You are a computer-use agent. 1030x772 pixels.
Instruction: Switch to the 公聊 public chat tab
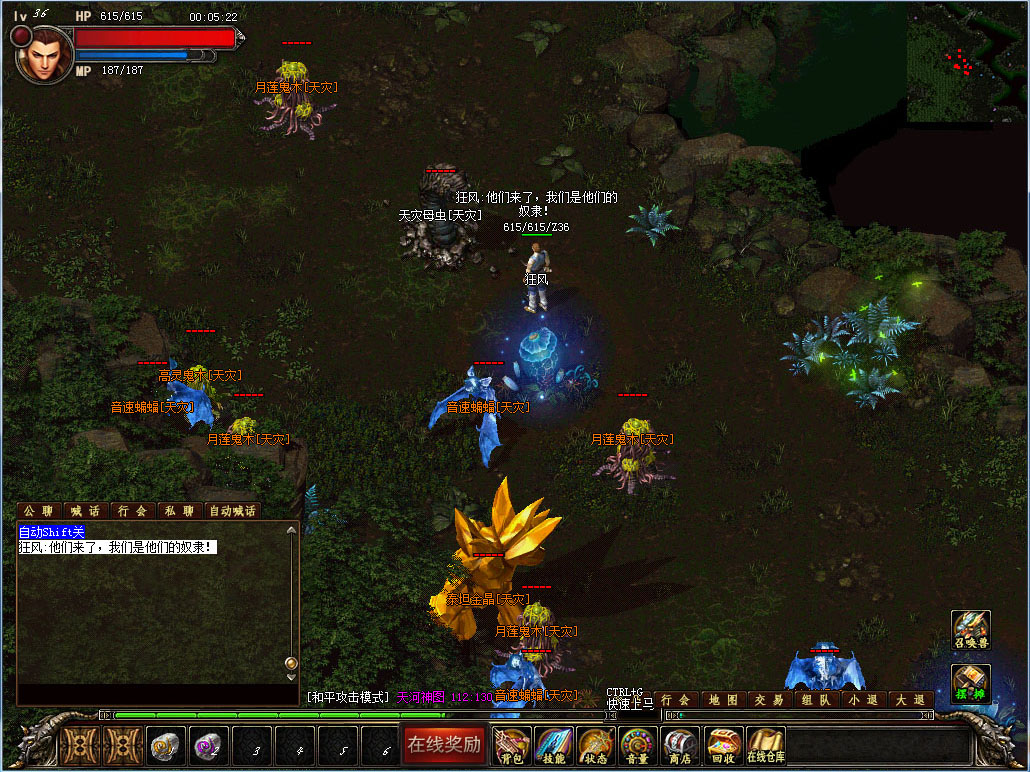click(x=39, y=511)
